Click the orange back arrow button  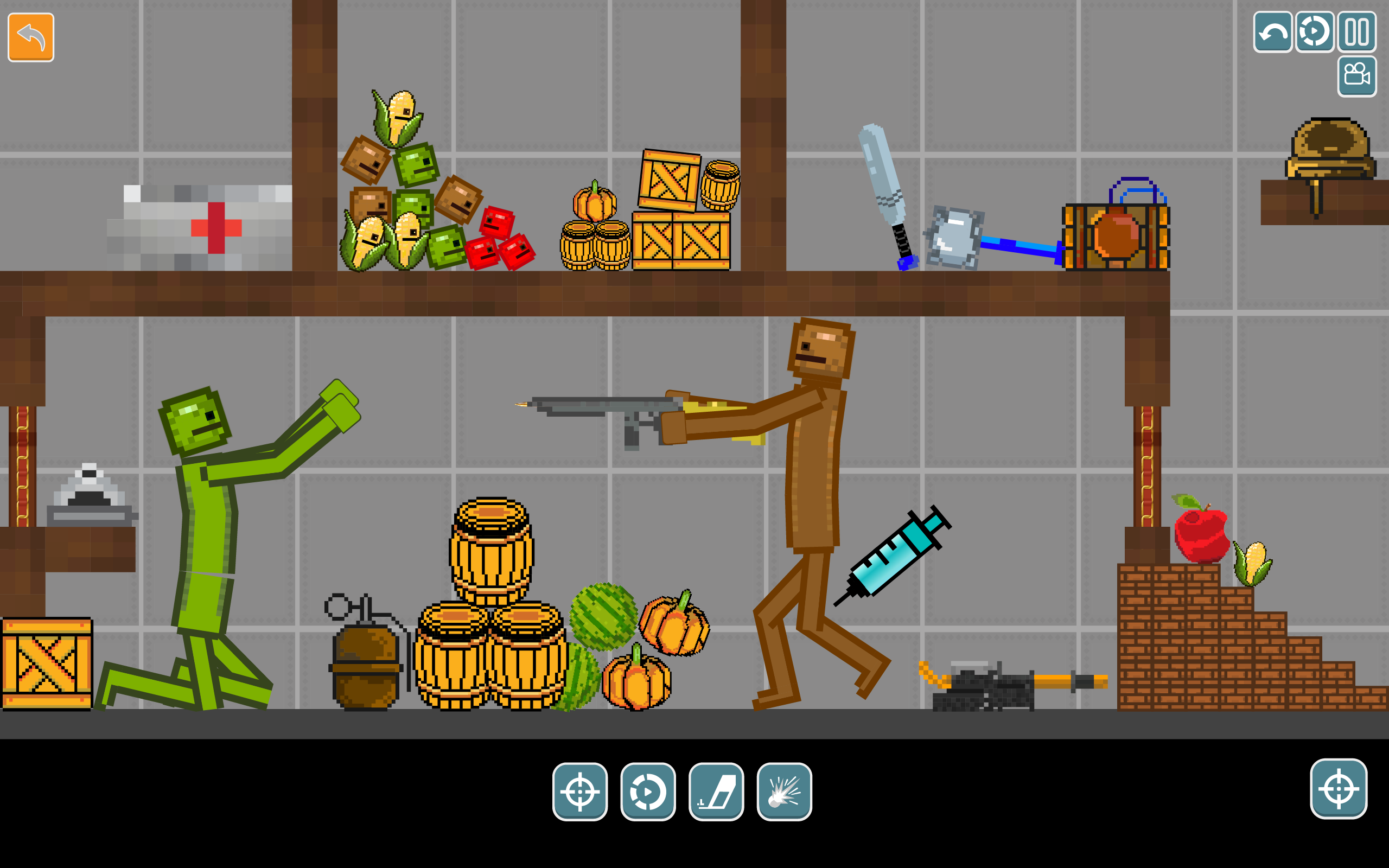click(30, 37)
